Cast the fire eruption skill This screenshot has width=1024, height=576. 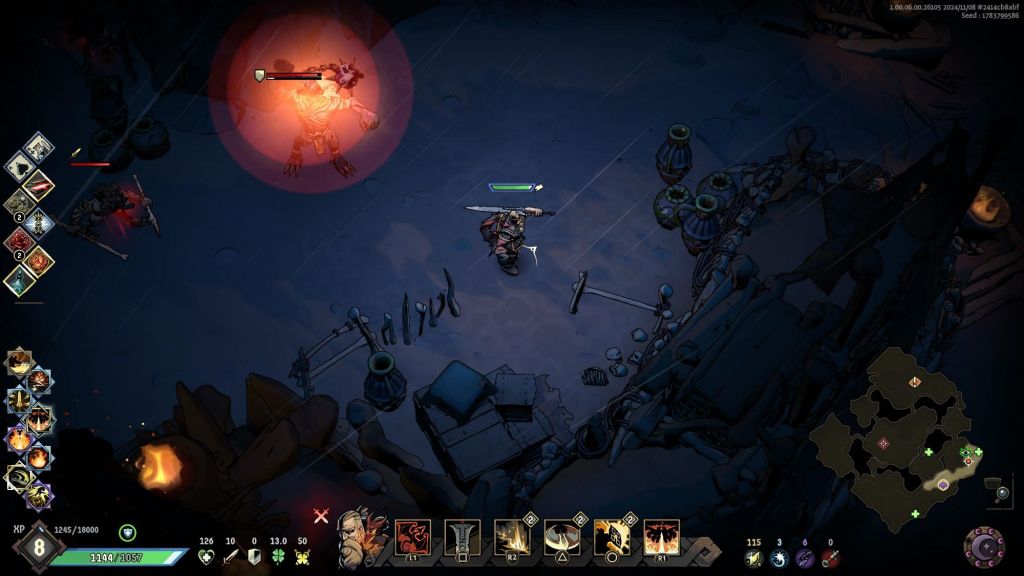(x=661, y=537)
